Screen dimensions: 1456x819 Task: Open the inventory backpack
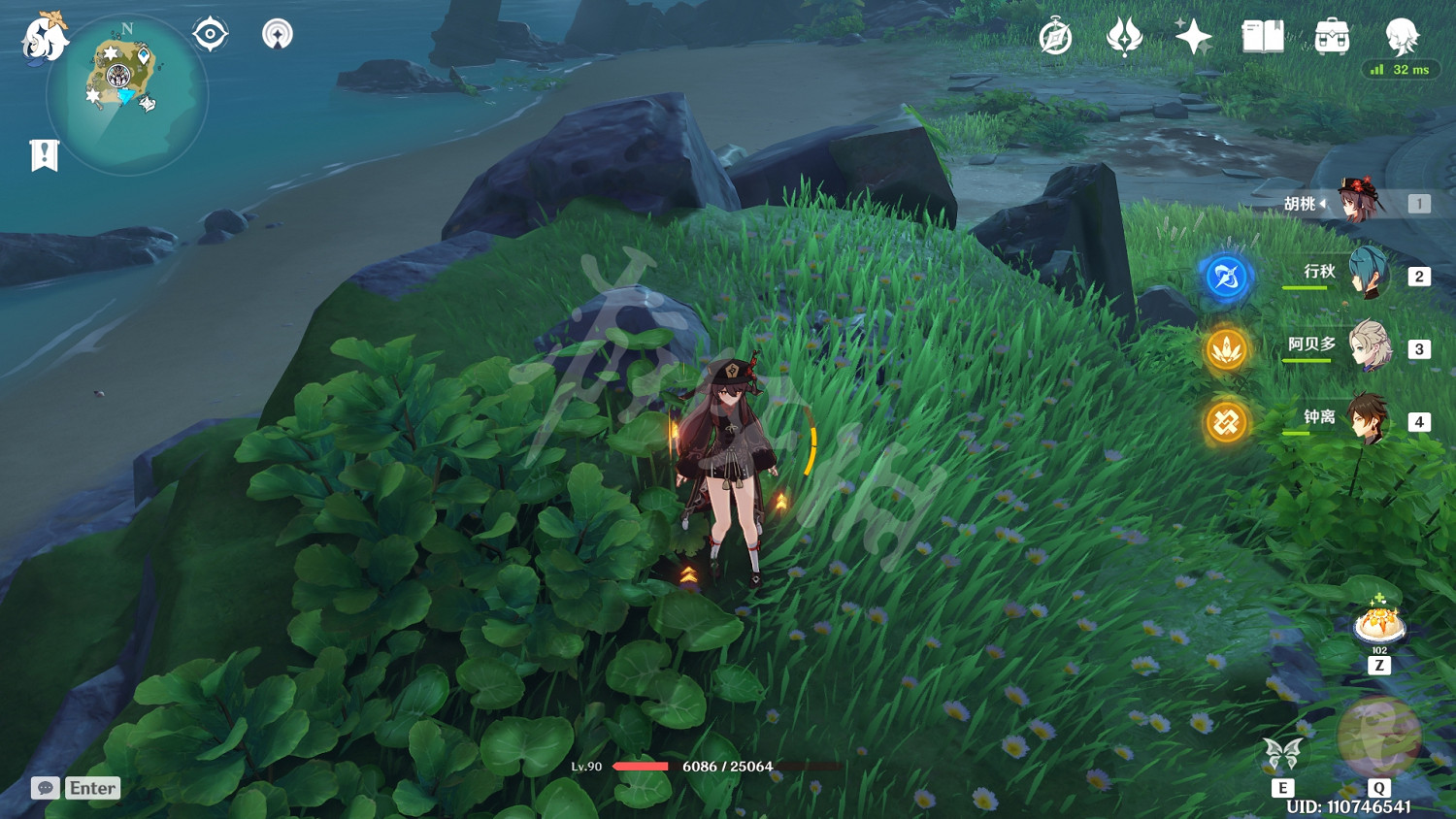[1332, 38]
